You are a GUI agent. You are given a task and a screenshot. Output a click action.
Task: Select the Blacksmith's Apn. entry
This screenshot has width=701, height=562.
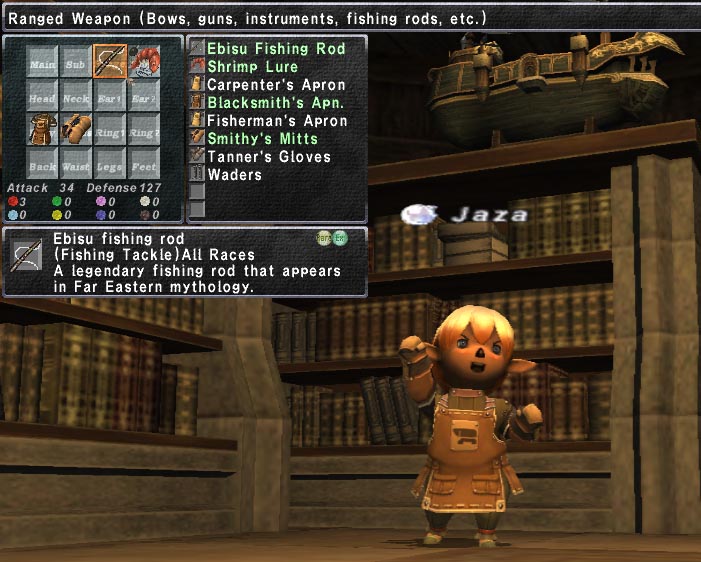tap(275, 103)
